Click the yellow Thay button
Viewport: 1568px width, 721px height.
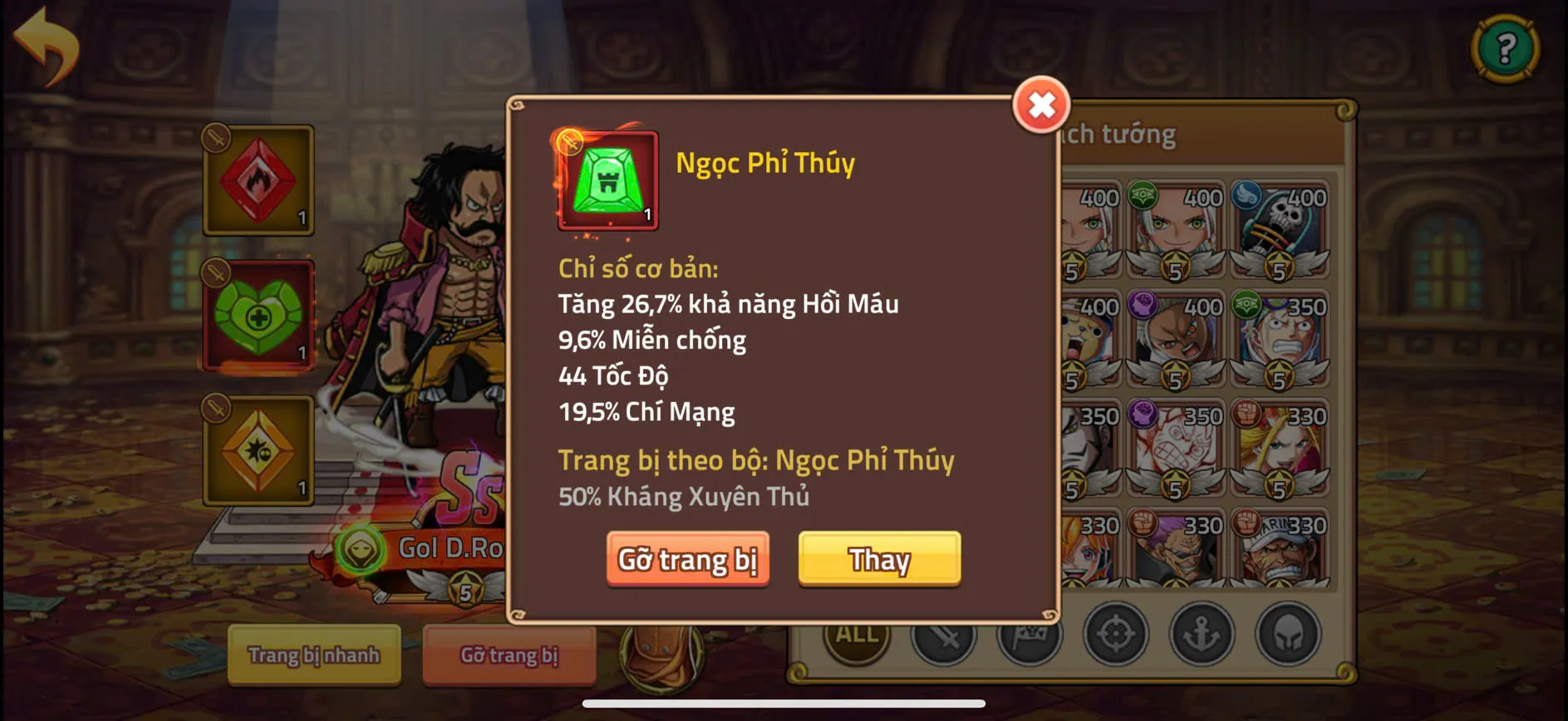coord(879,560)
